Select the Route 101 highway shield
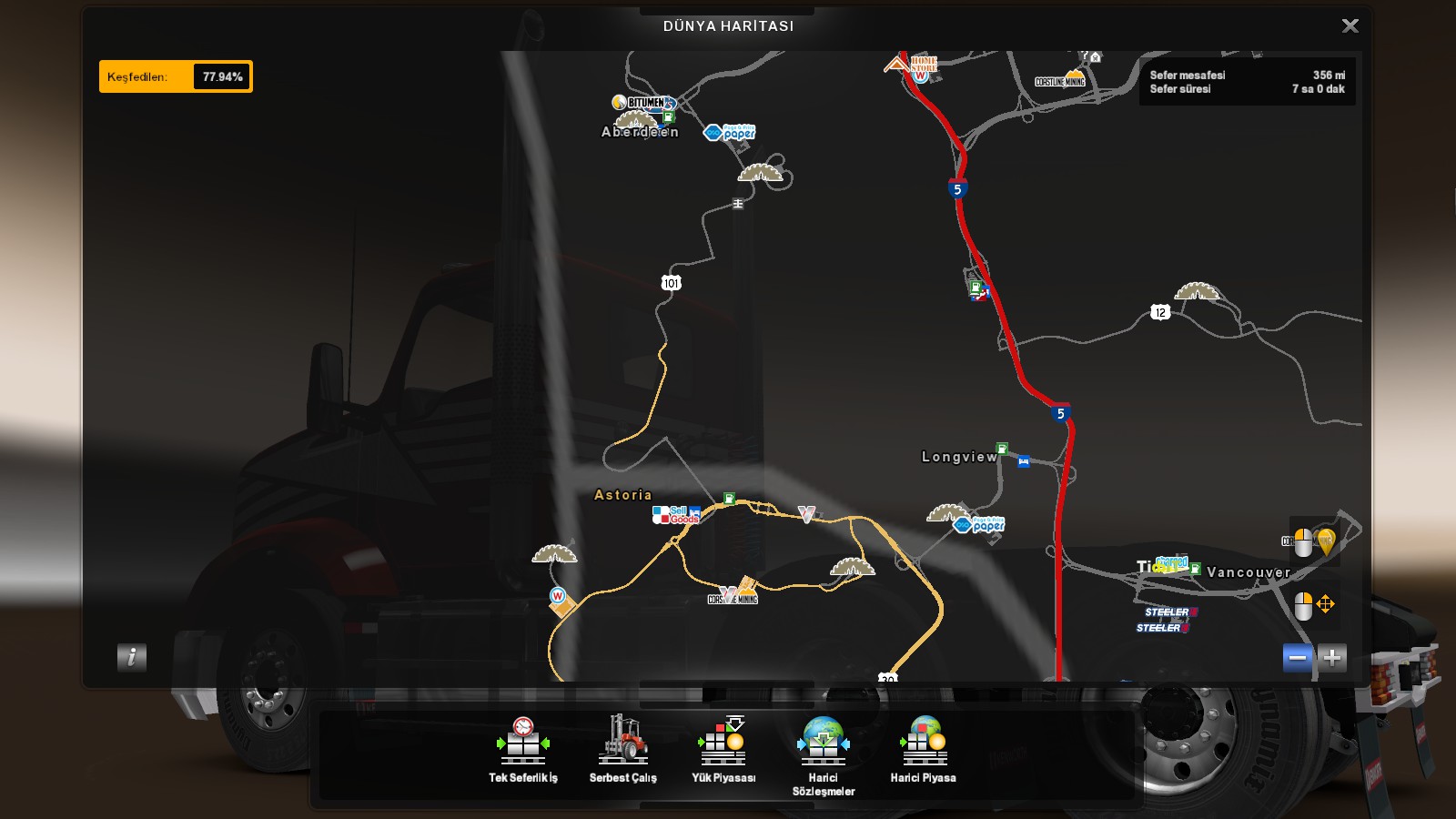1456x819 pixels. 671,283
